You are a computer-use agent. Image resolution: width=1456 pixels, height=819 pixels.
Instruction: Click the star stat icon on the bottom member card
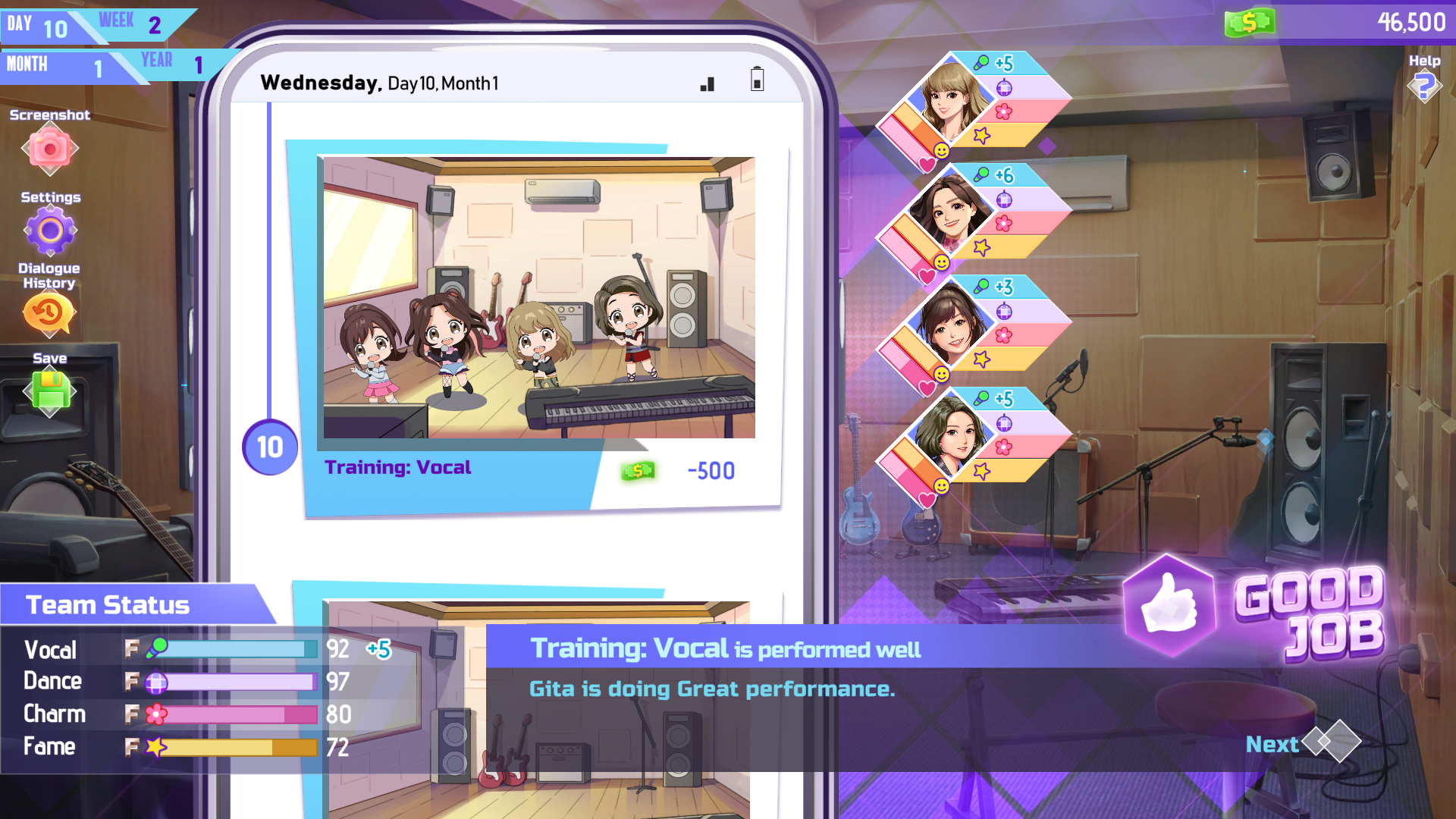[x=981, y=470]
